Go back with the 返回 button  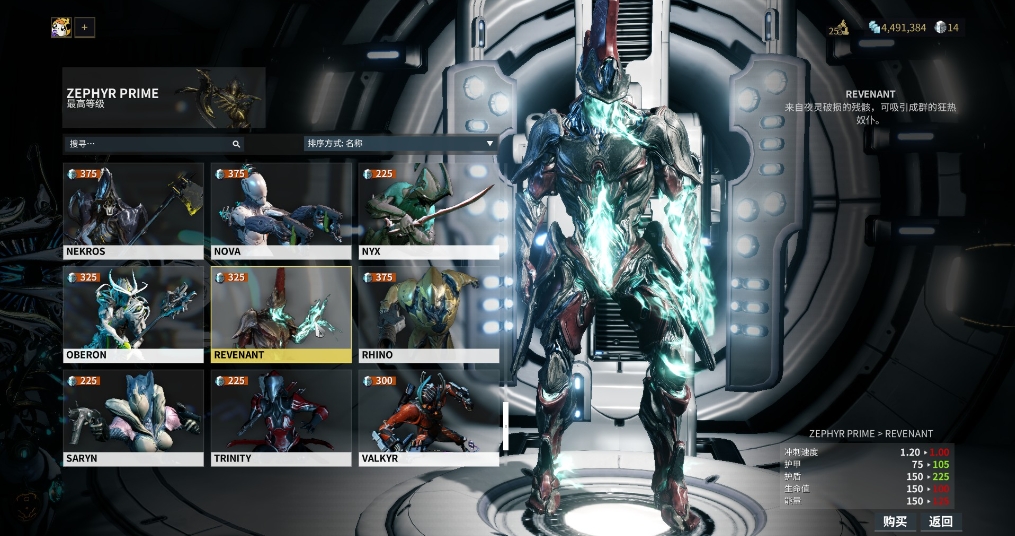click(940, 521)
